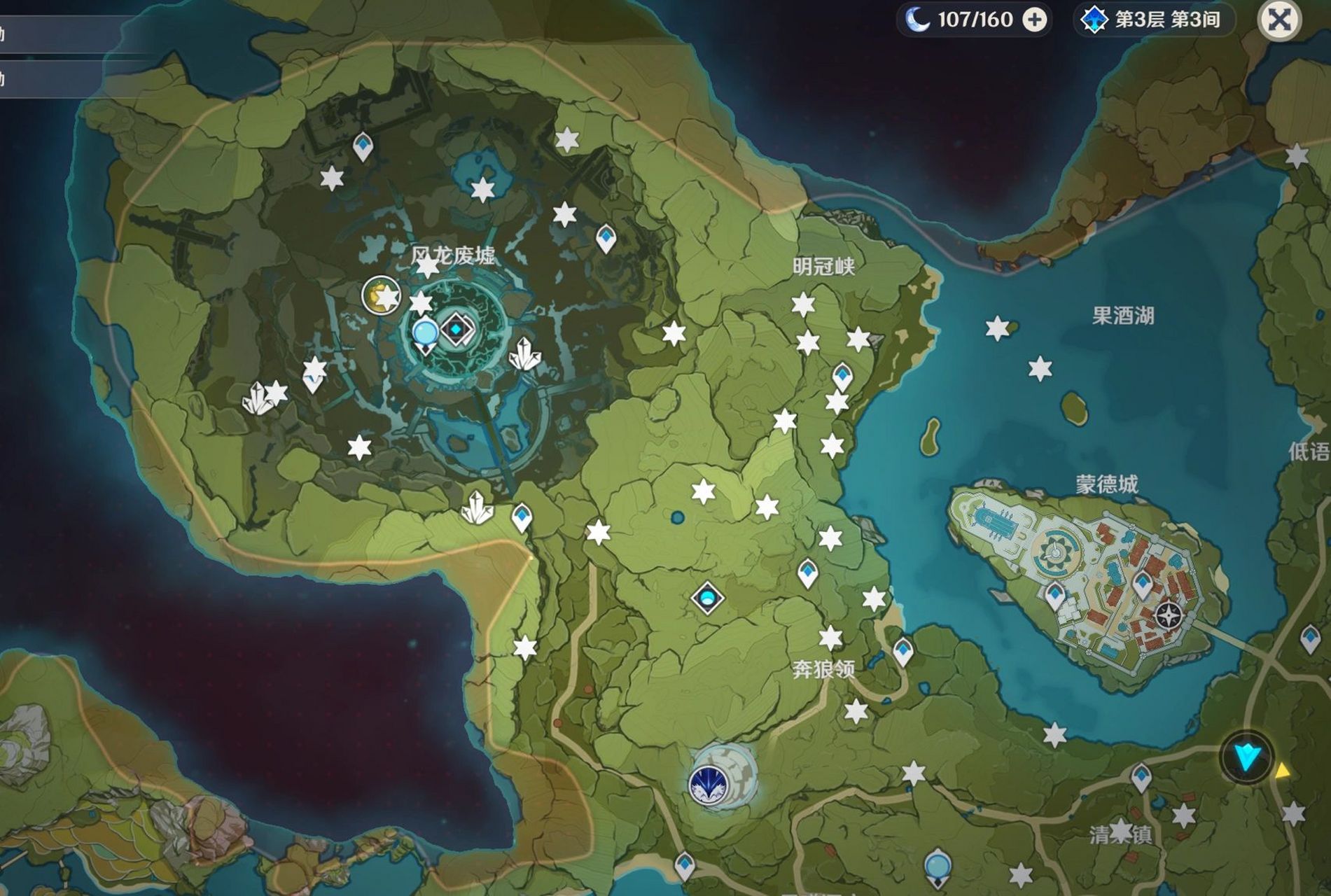This screenshot has height=896, width=1331.
Task: Select the wolf boss icon in Wolvendom
Action: pyautogui.click(x=709, y=784)
